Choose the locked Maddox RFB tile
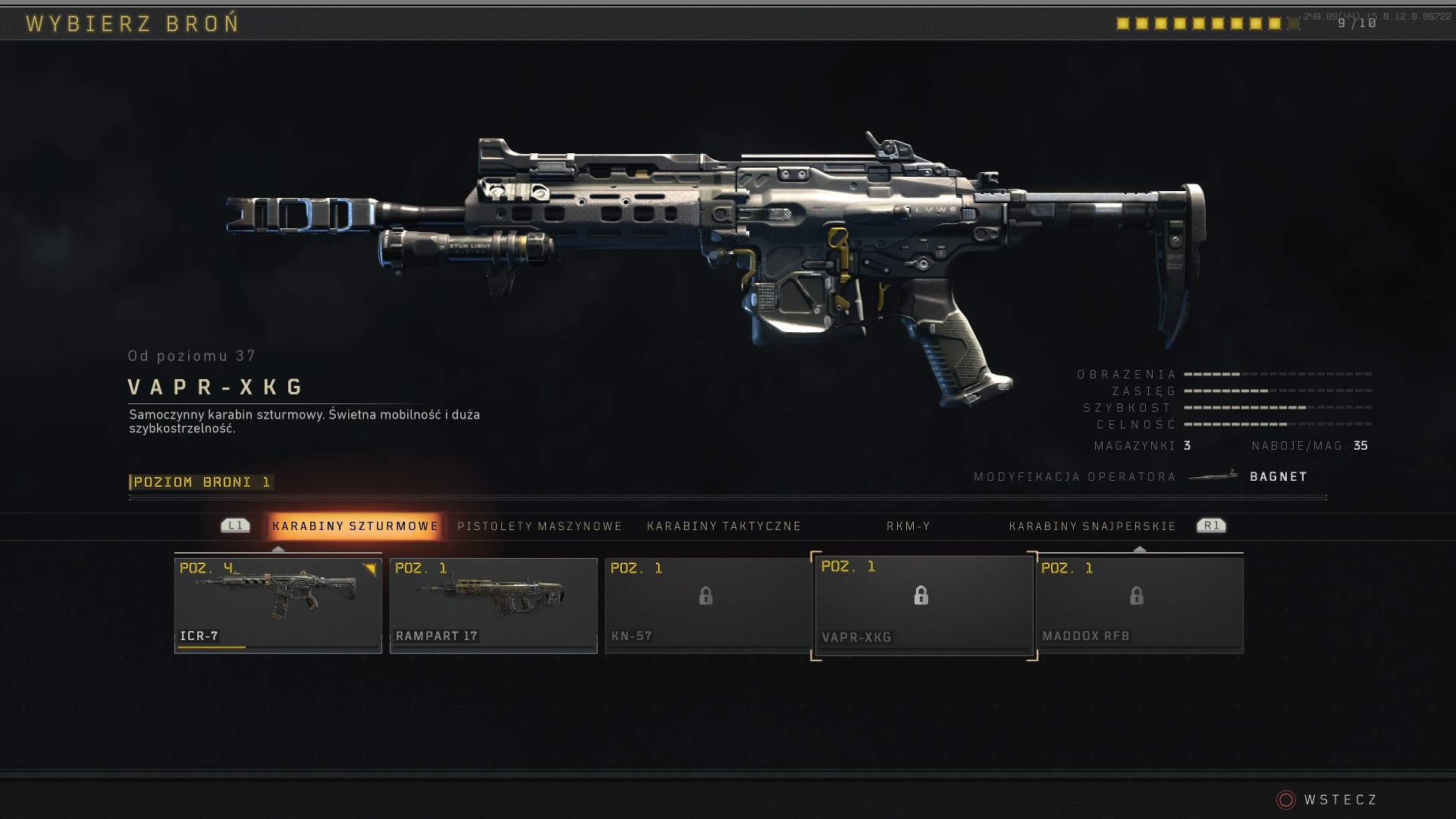 pyautogui.click(x=1139, y=604)
